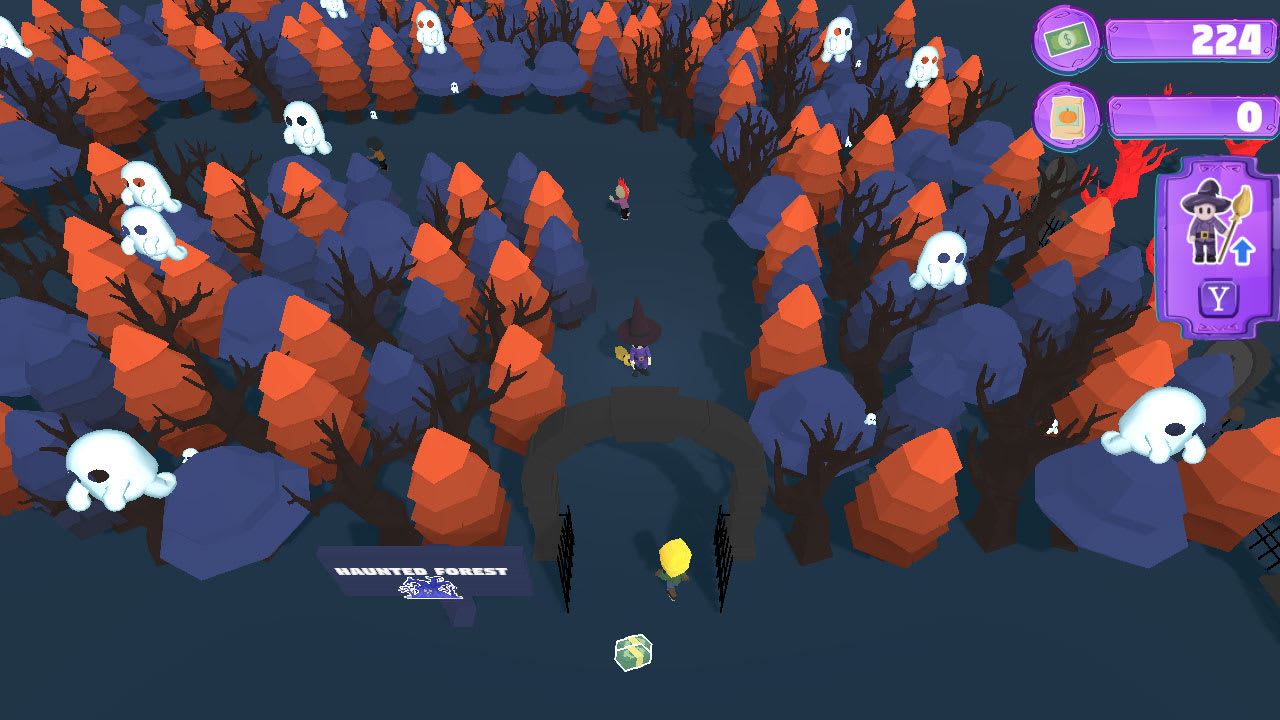Select the pumpkin seed bag icon

1066,114
